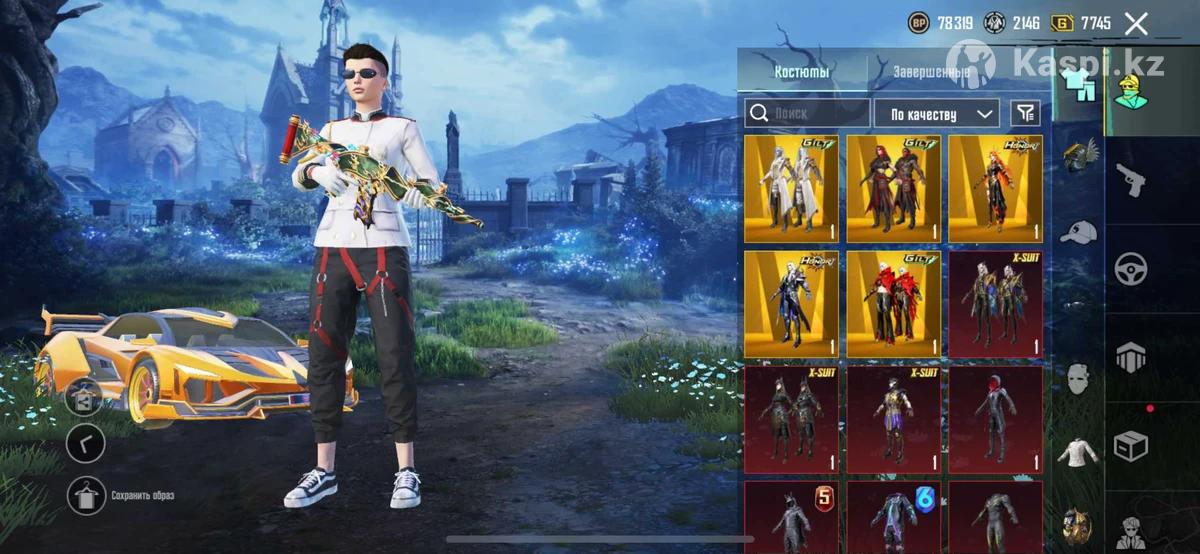Open the pistol weapons category
Viewport: 1200px width, 554px height.
point(1131,179)
